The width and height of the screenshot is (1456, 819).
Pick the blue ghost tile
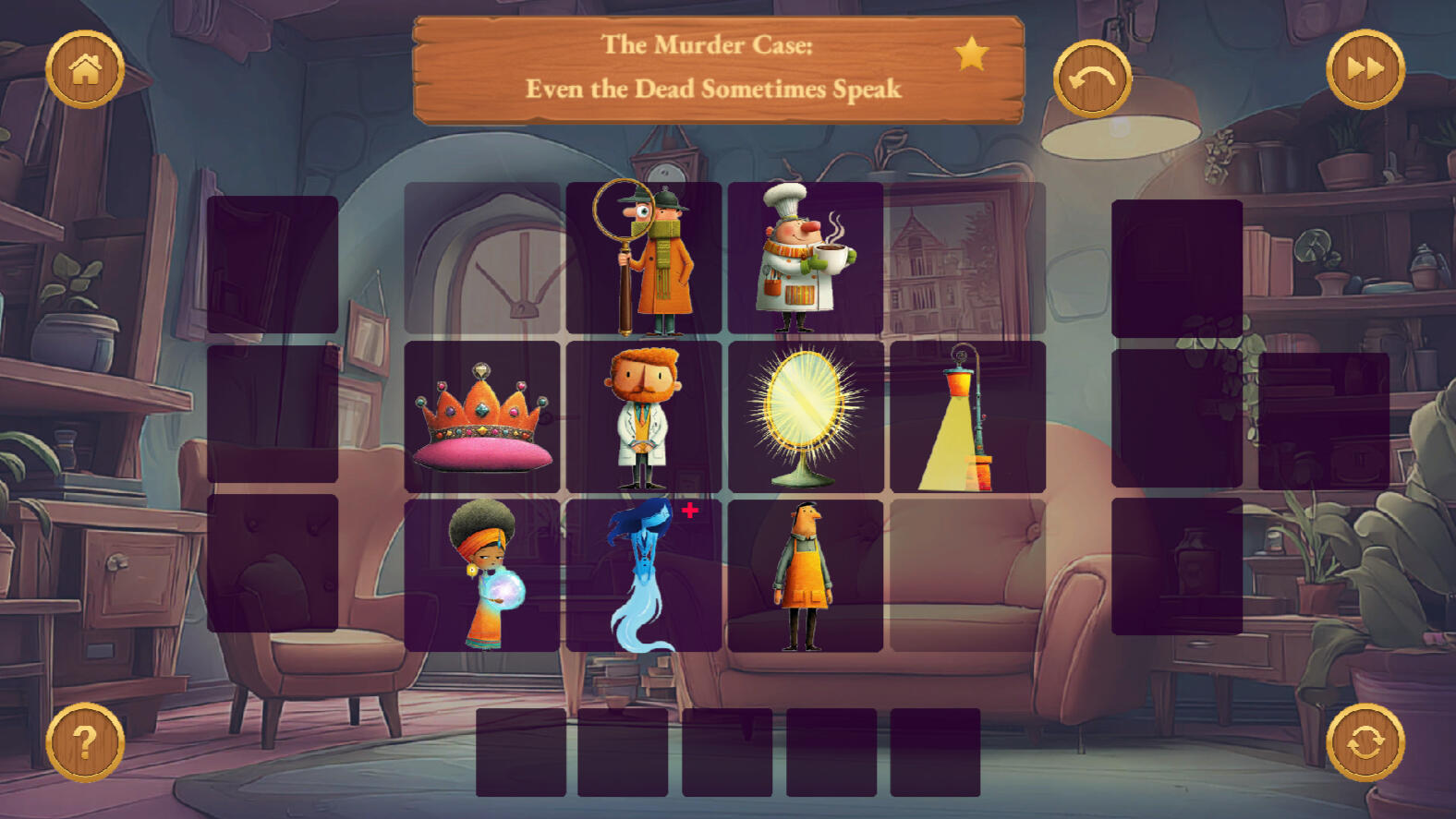[644, 575]
